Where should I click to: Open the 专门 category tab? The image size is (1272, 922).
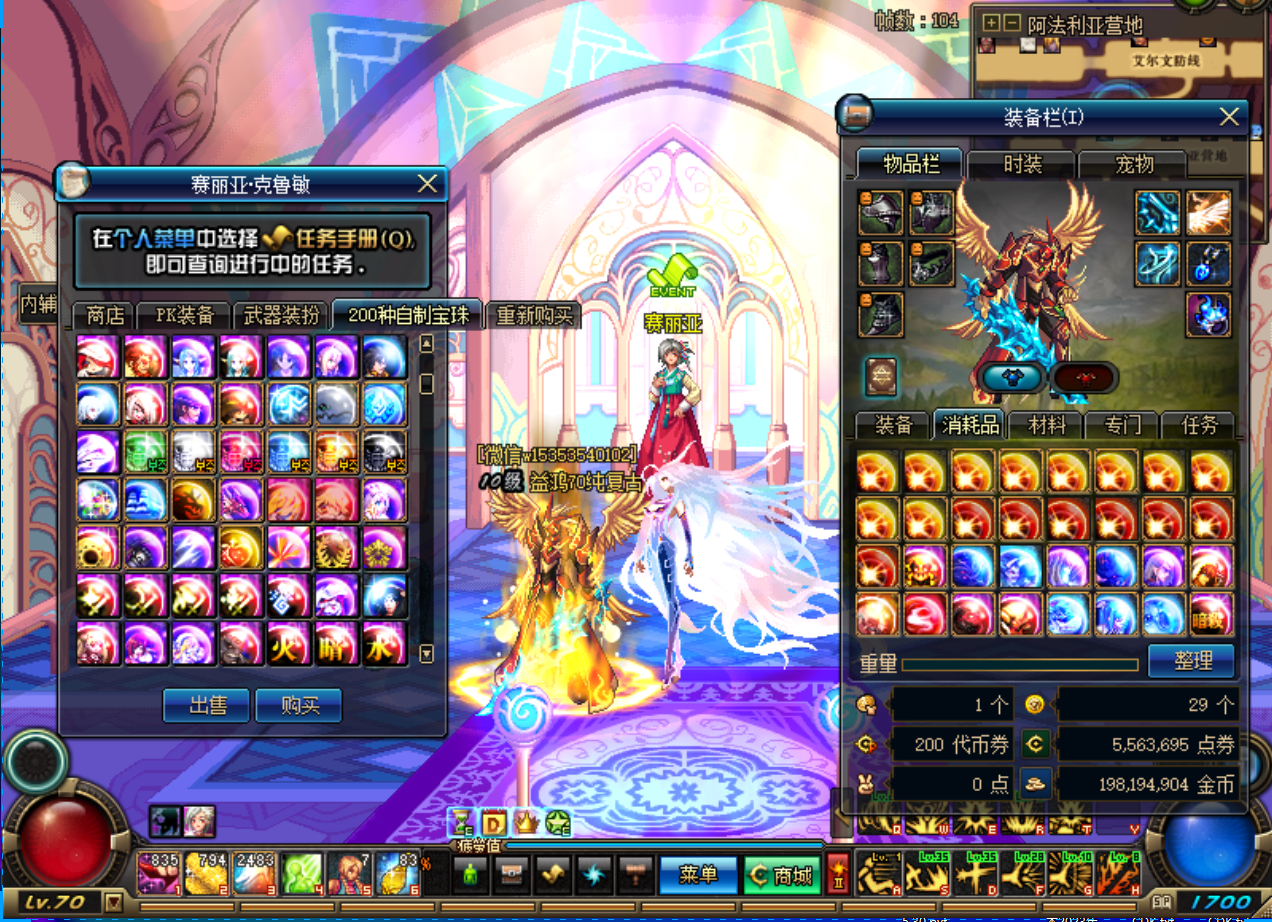(1123, 425)
